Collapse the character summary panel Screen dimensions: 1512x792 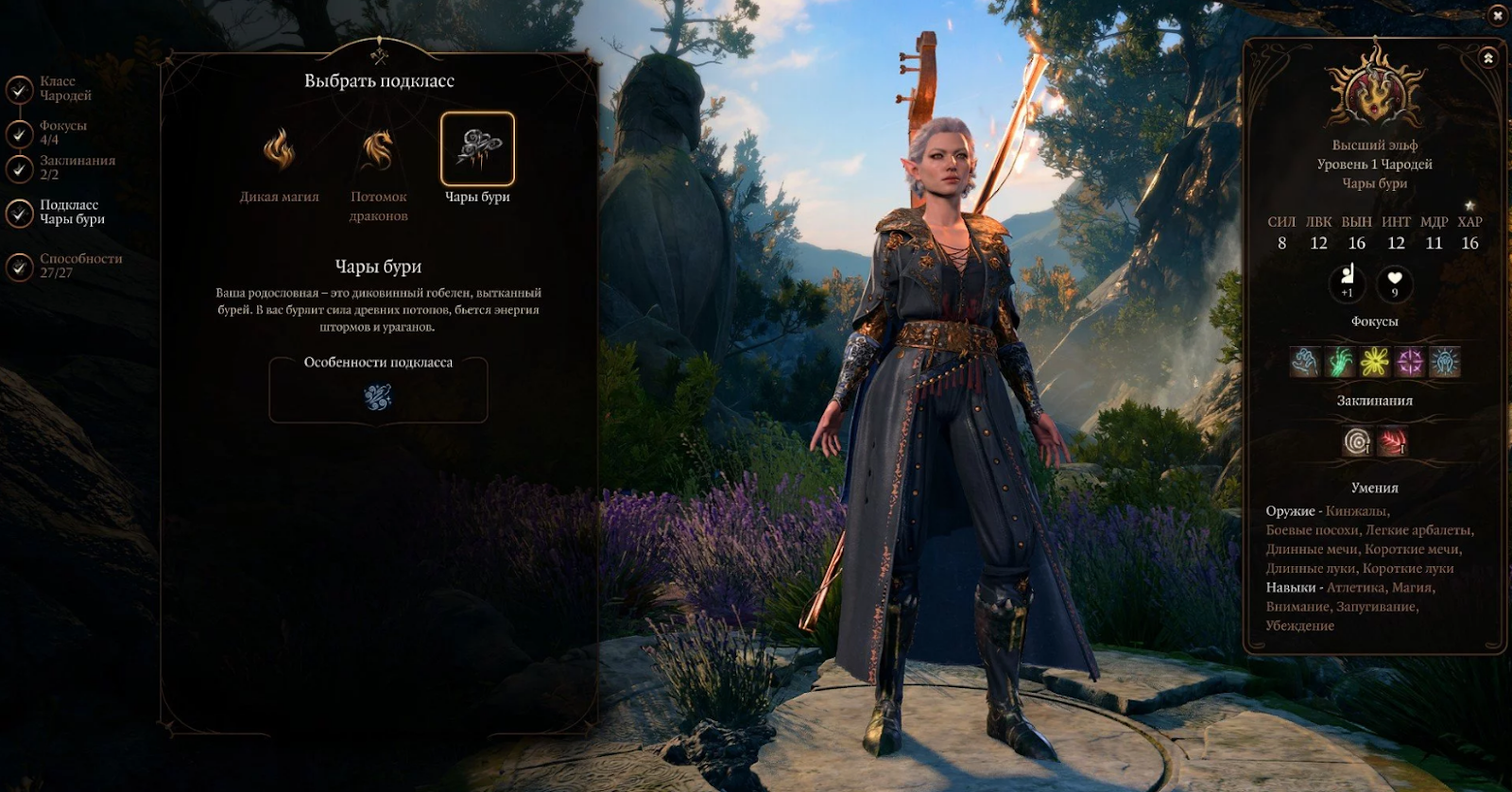1488,59
